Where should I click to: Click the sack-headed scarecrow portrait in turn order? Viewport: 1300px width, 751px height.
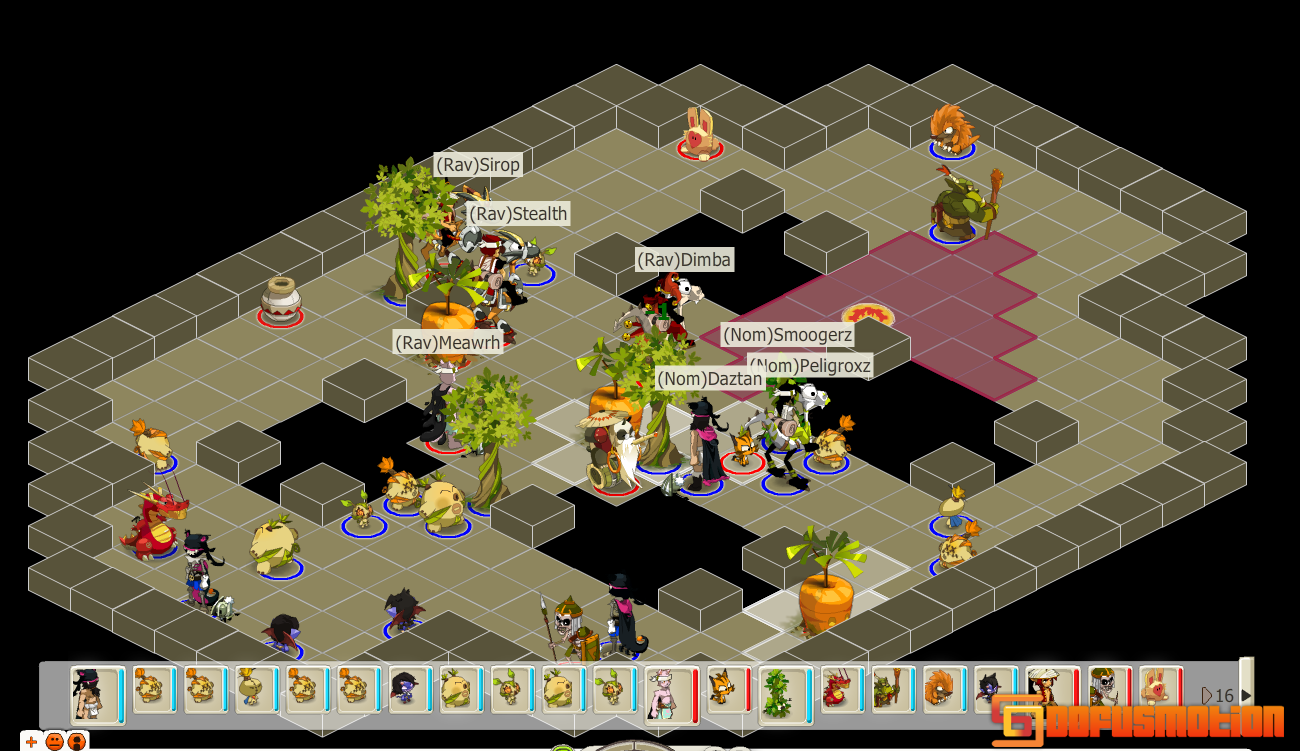[253, 690]
